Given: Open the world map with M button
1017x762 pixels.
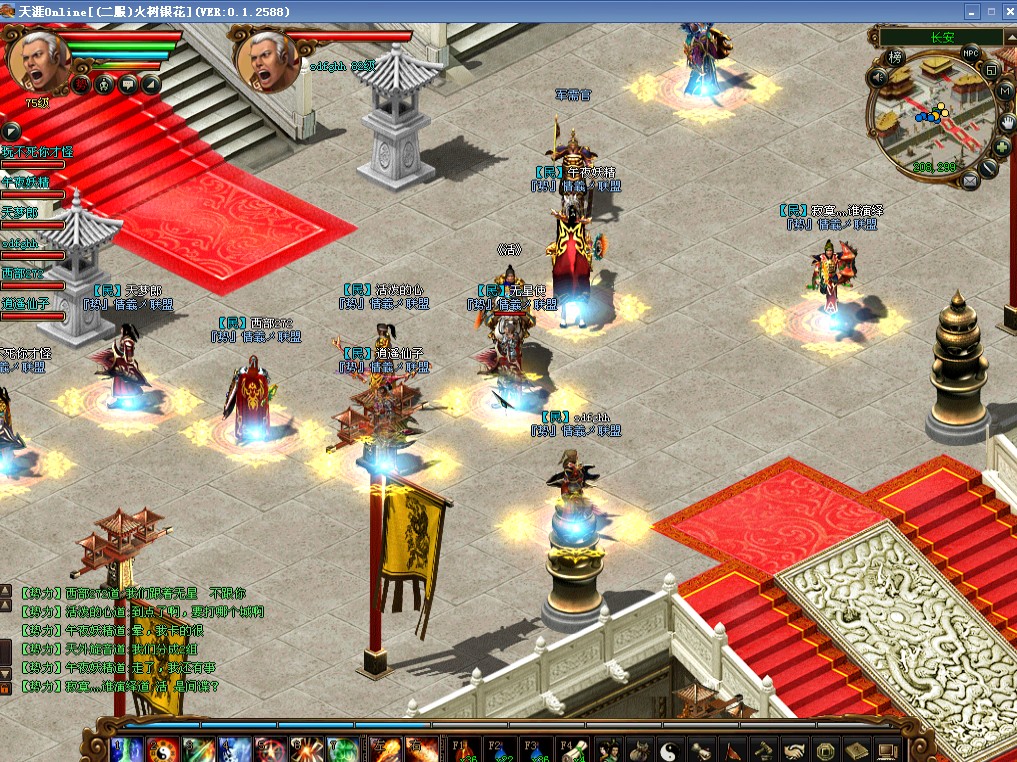Looking at the screenshot, I should [x=1004, y=92].
